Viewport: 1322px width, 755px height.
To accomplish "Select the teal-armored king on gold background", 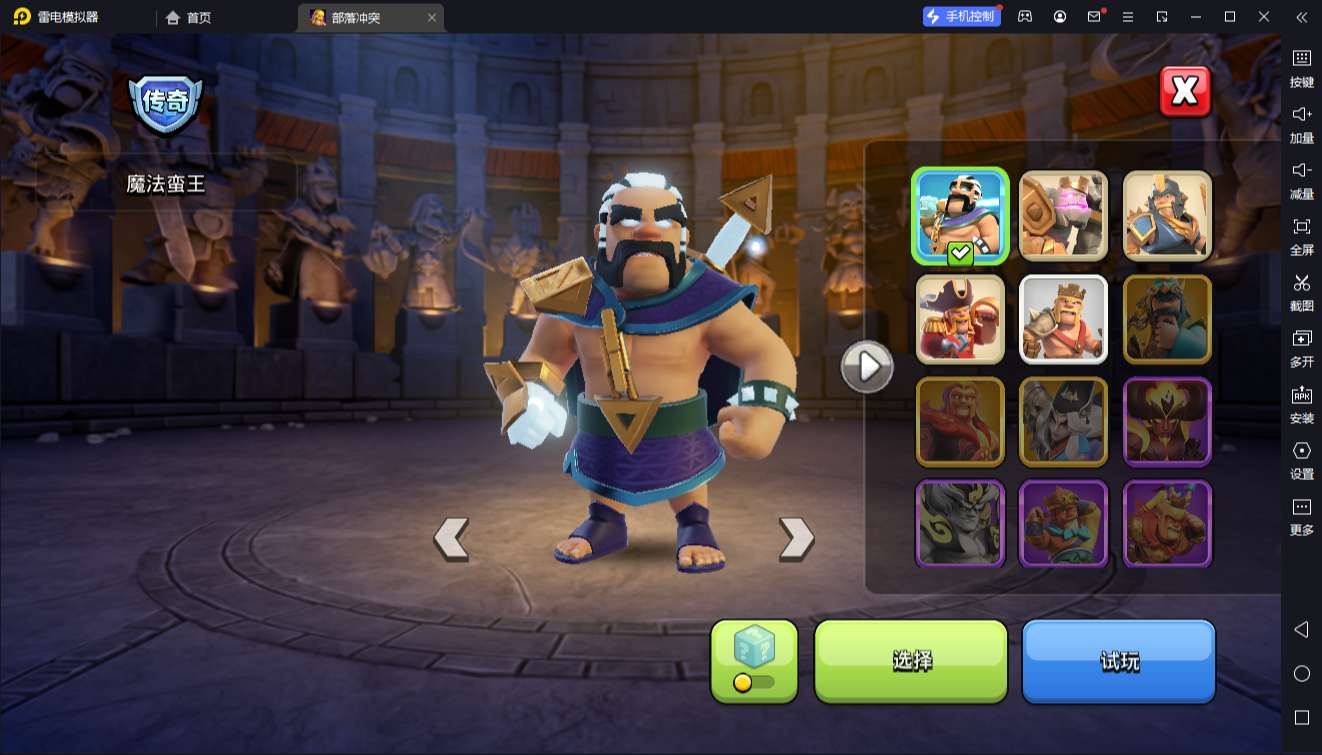I will click(x=1167, y=319).
